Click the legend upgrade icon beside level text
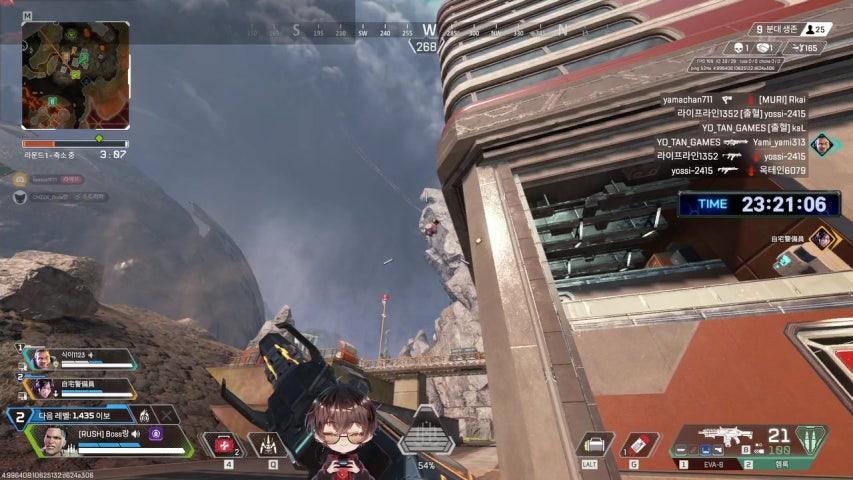The width and height of the screenshot is (853, 480). click(144, 414)
